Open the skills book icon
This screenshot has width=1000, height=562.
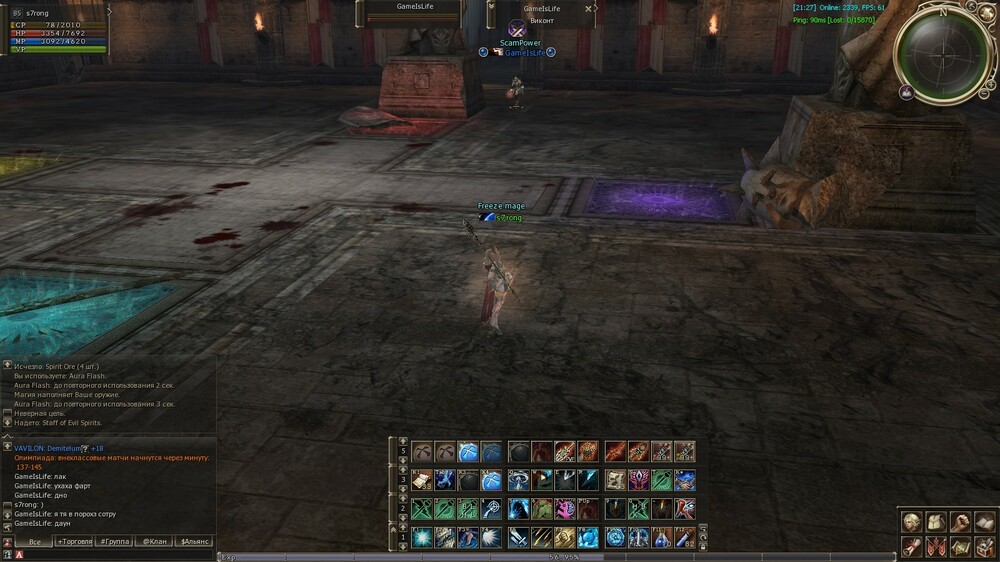(x=984, y=521)
